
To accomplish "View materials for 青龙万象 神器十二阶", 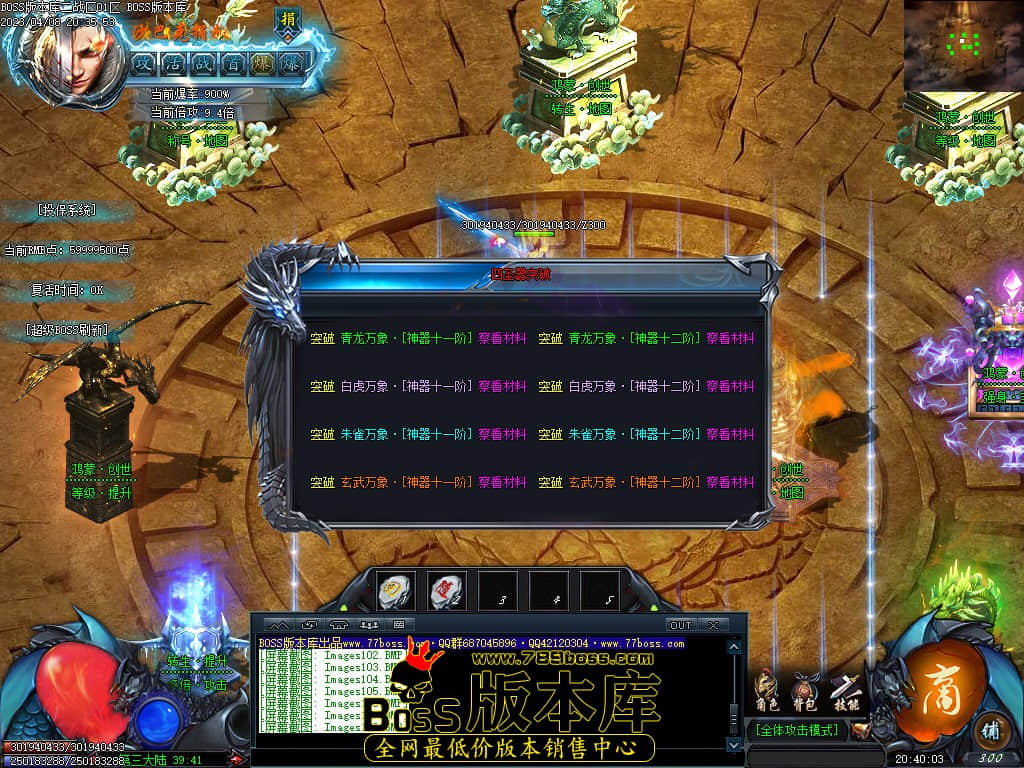I will (x=730, y=339).
